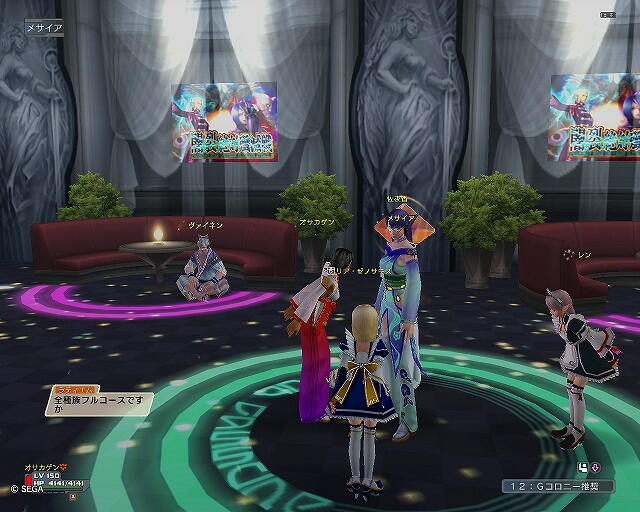
Task: Click the small indicator in the top-right corner
Action: pyautogui.click(x=609, y=15)
